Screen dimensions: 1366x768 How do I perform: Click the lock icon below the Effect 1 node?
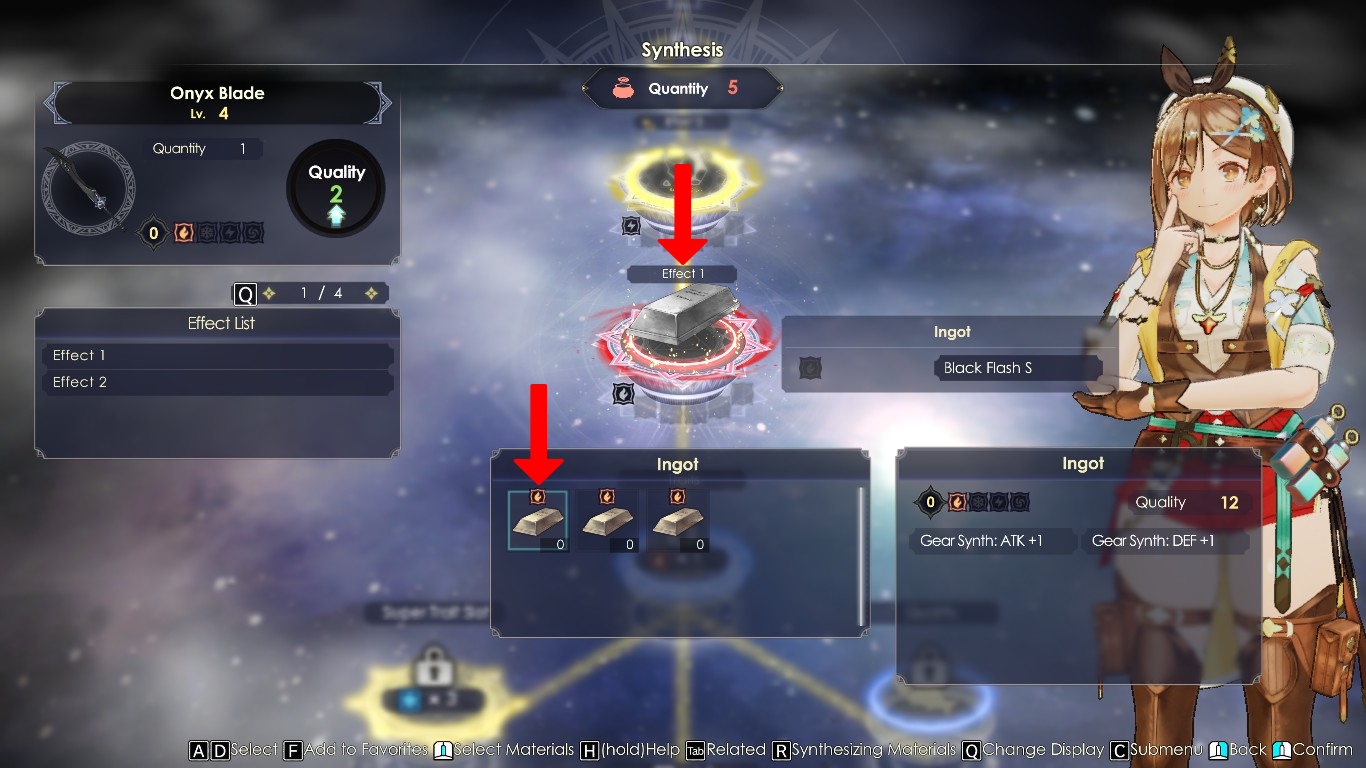click(x=624, y=393)
